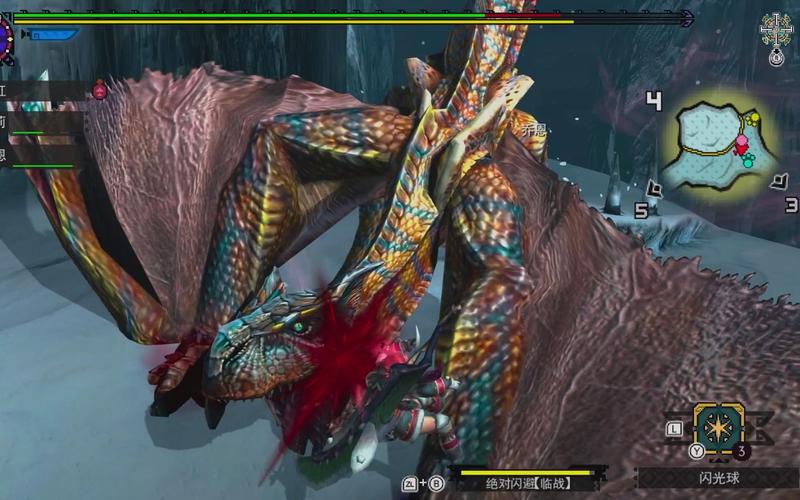
Task: Activate the 绝对闪避【临战】 hunter art
Action: (x=526, y=483)
